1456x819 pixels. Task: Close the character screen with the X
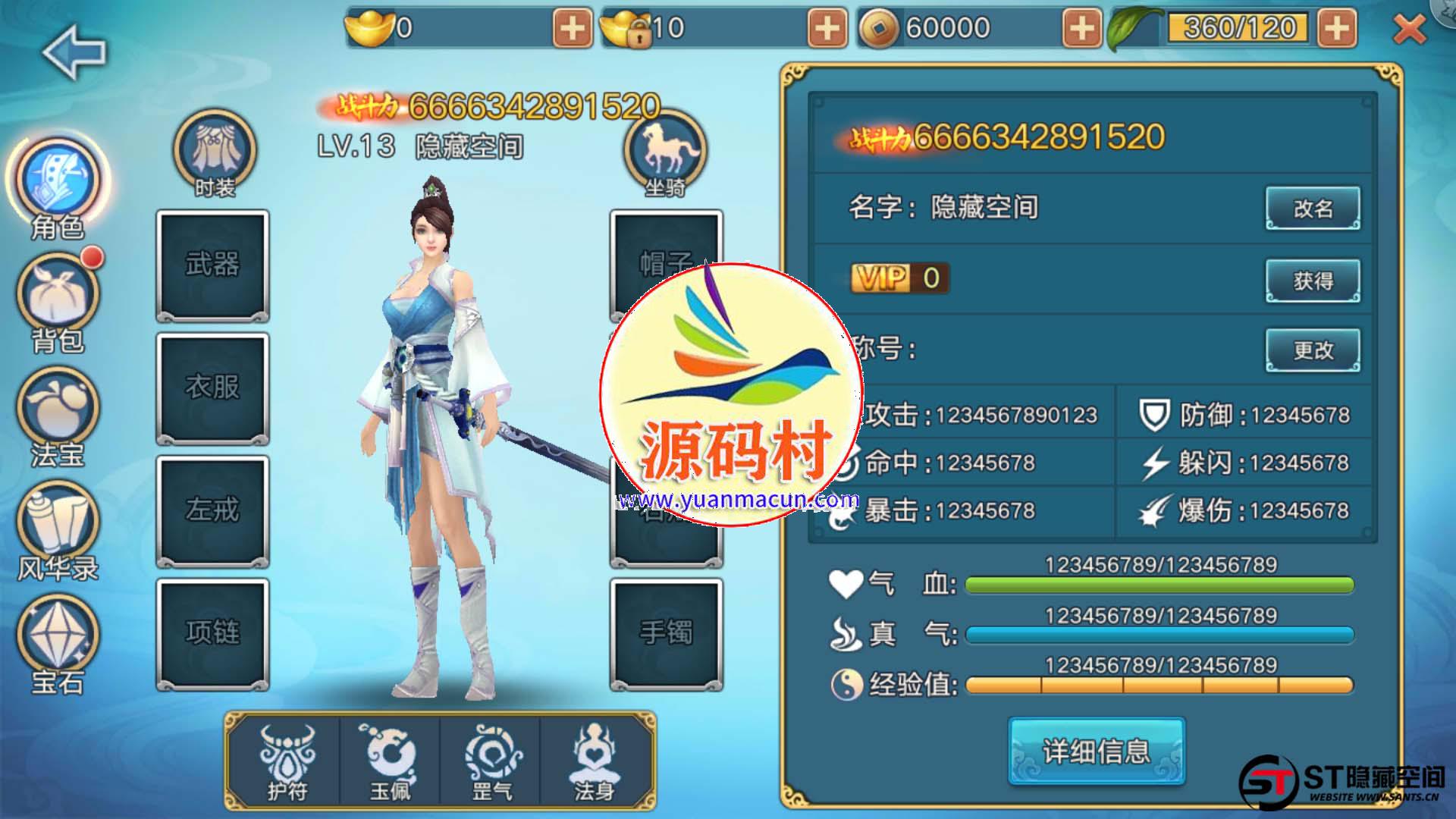tap(1409, 30)
